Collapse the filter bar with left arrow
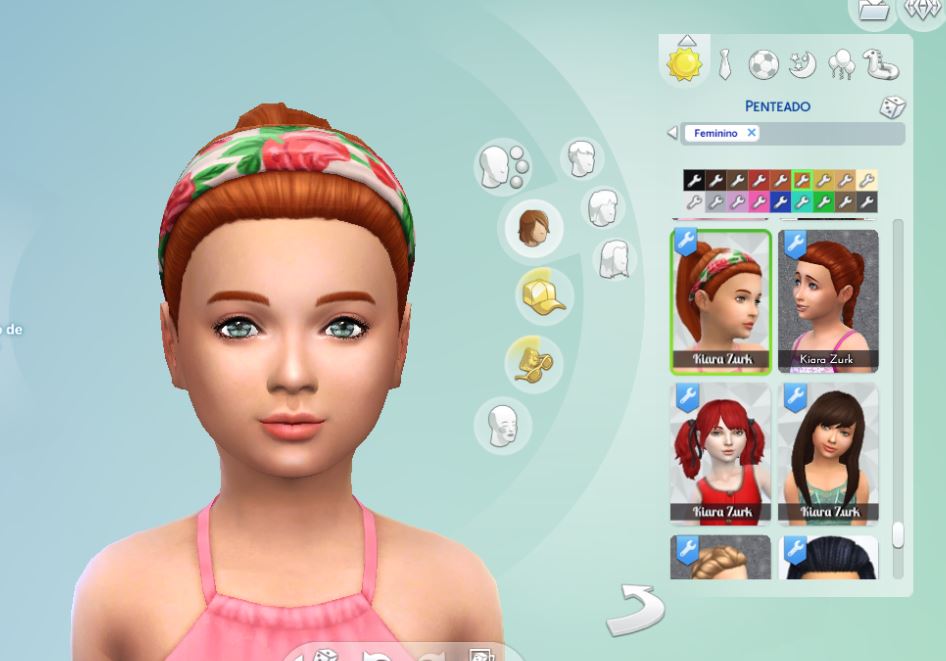This screenshot has width=946, height=661. (x=672, y=133)
